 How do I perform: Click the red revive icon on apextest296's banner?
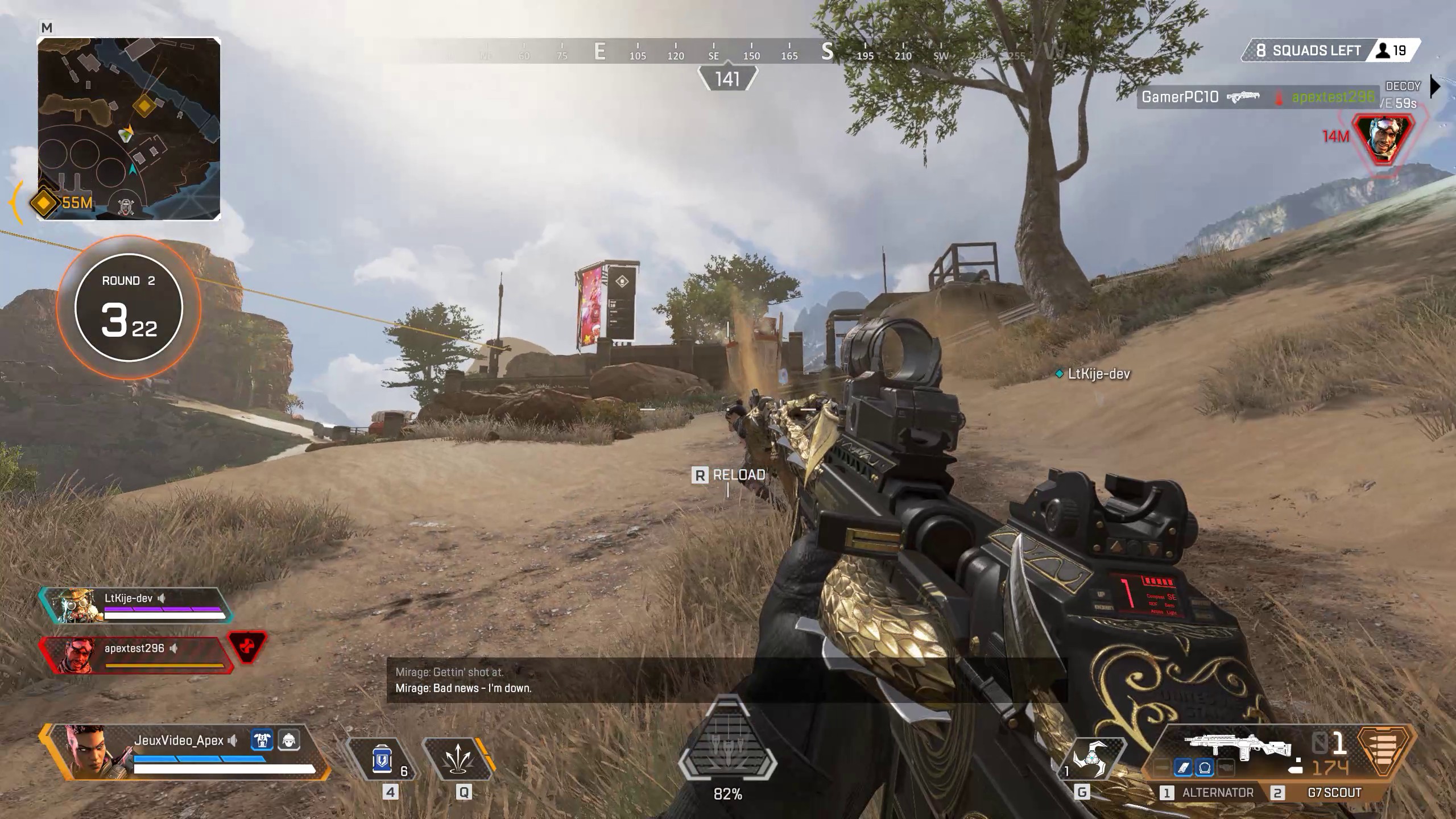click(246, 648)
